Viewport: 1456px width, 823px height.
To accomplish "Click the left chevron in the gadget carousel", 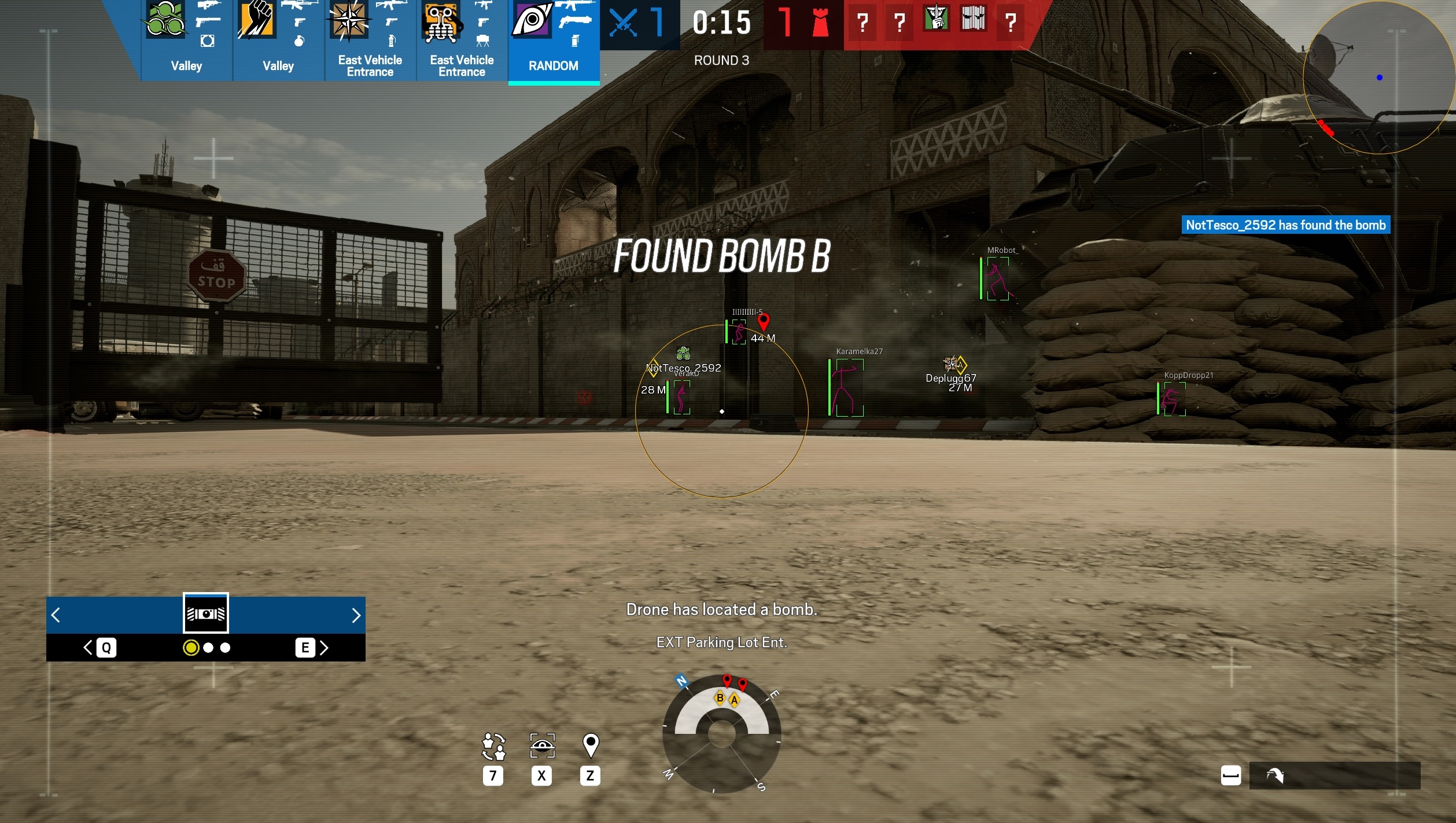I will [x=56, y=616].
